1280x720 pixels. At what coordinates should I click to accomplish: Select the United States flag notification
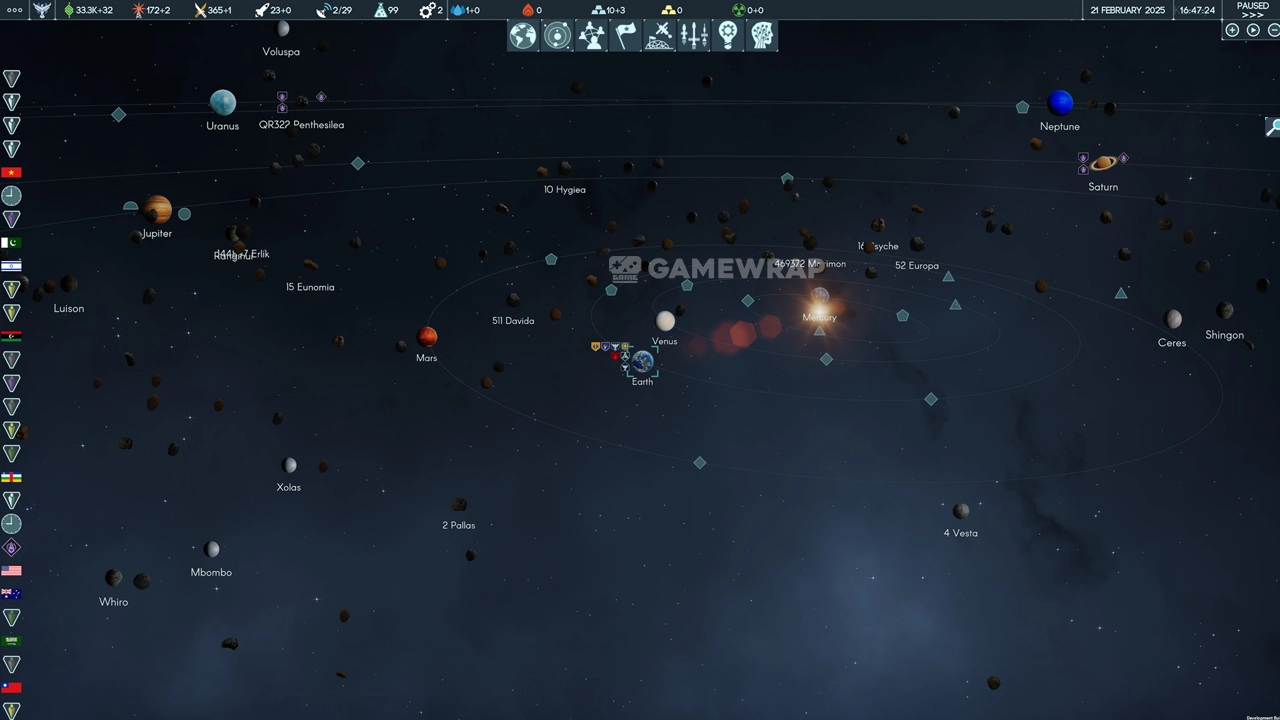click(11, 571)
